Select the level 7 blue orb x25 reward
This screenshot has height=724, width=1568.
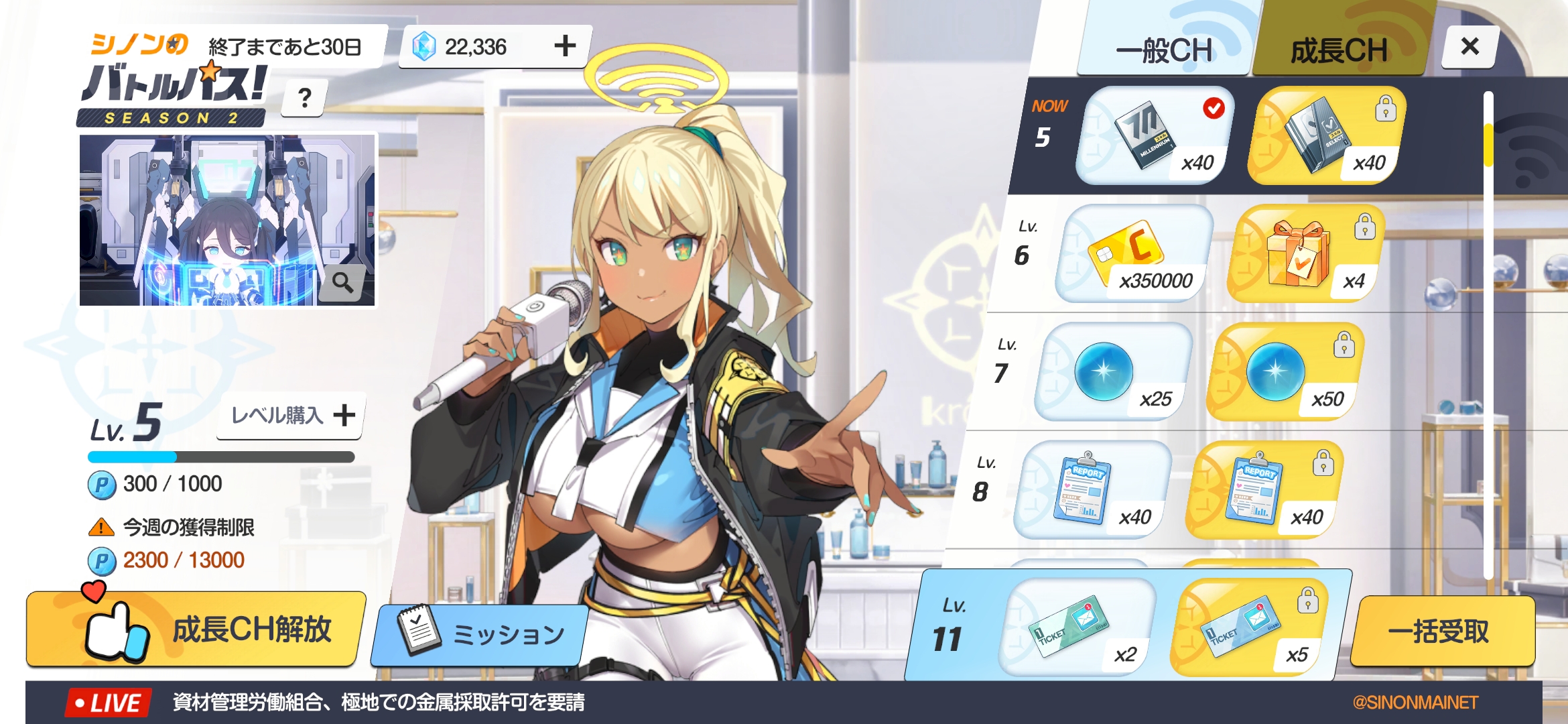pyautogui.click(x=1113, y=372)
